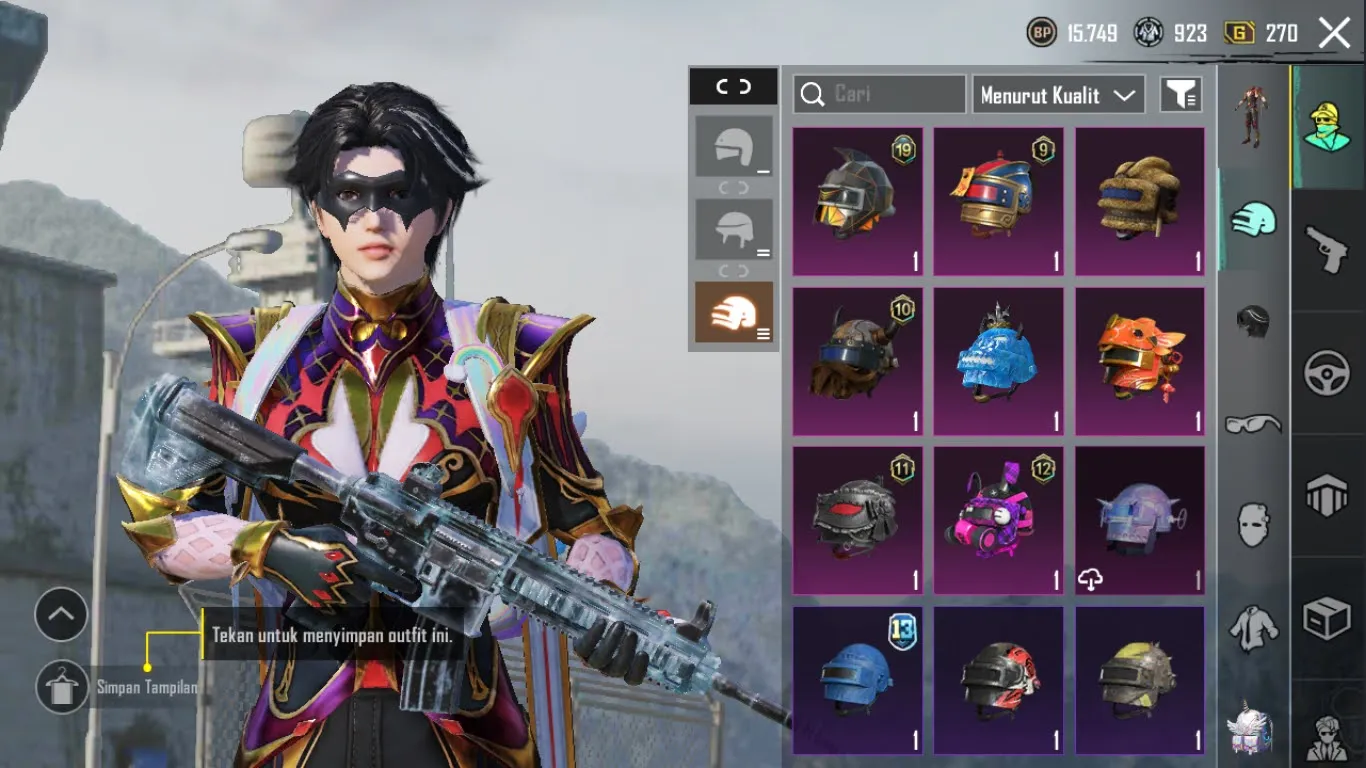The image size is (1366, 768).
Task: Open the inventory filter funnel icon
Action: (x=1182, y=94)
